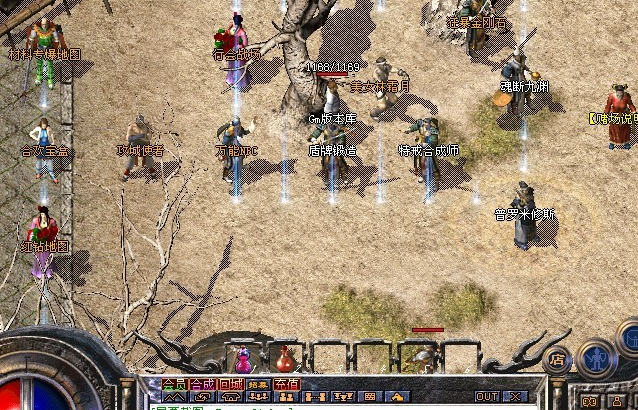
Task: Use the red gourd potion slot
Action: point(286,357)
